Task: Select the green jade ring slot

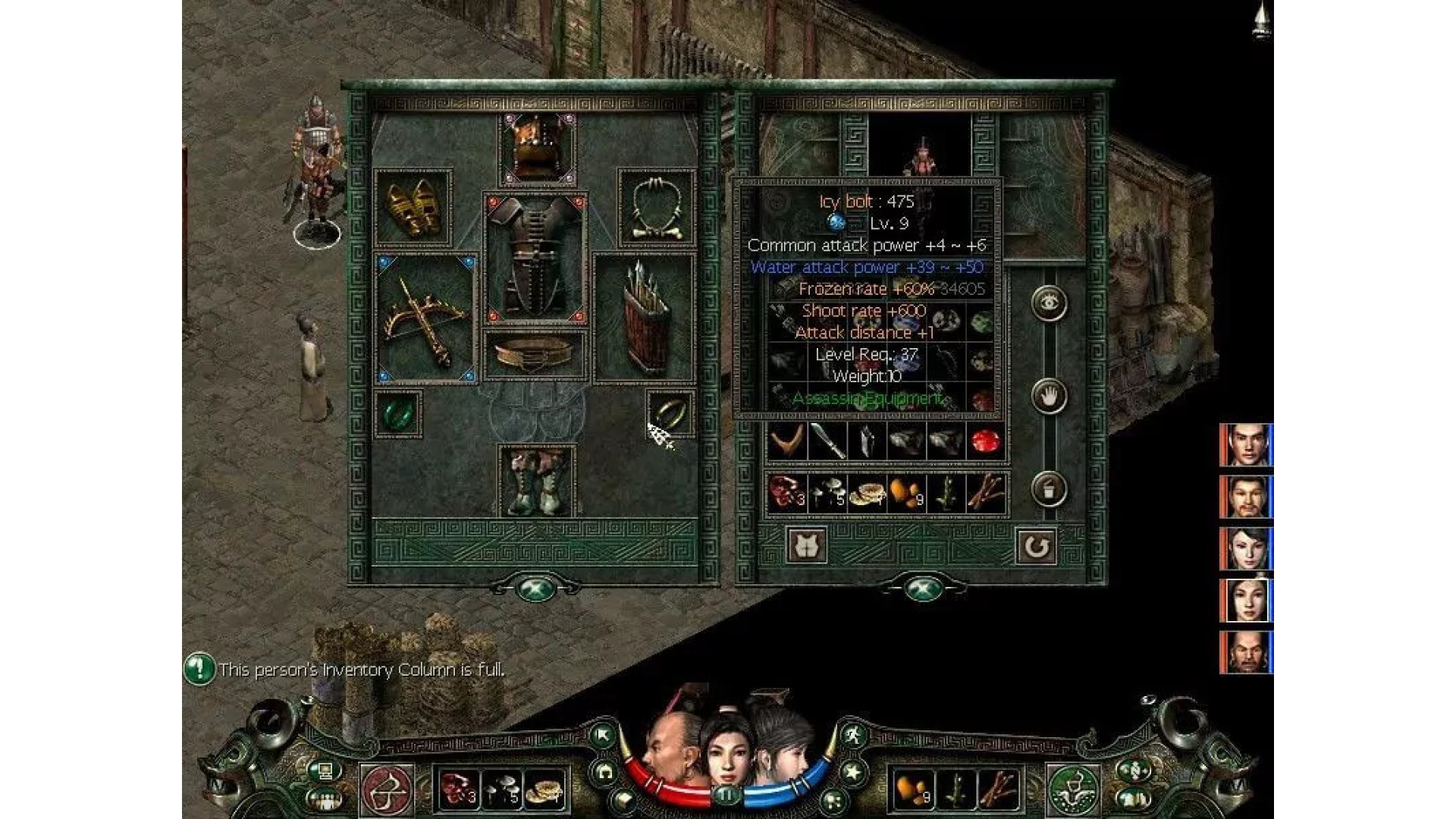Action: pos(397,413)
